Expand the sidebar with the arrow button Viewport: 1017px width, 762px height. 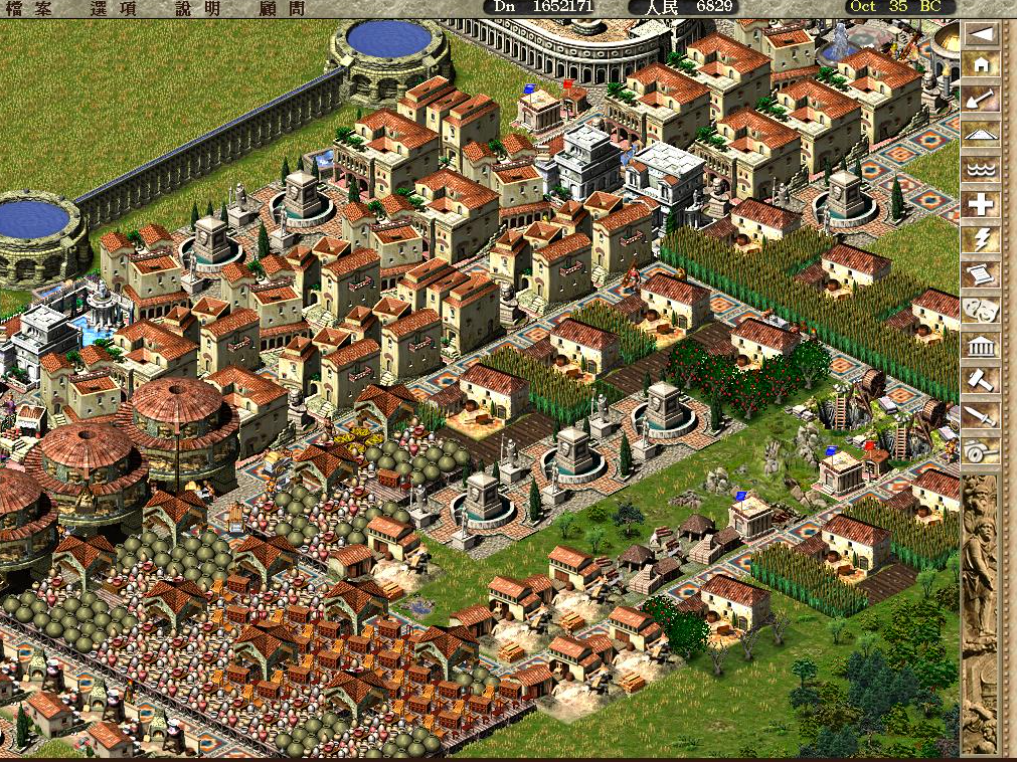tap(981, 34)
